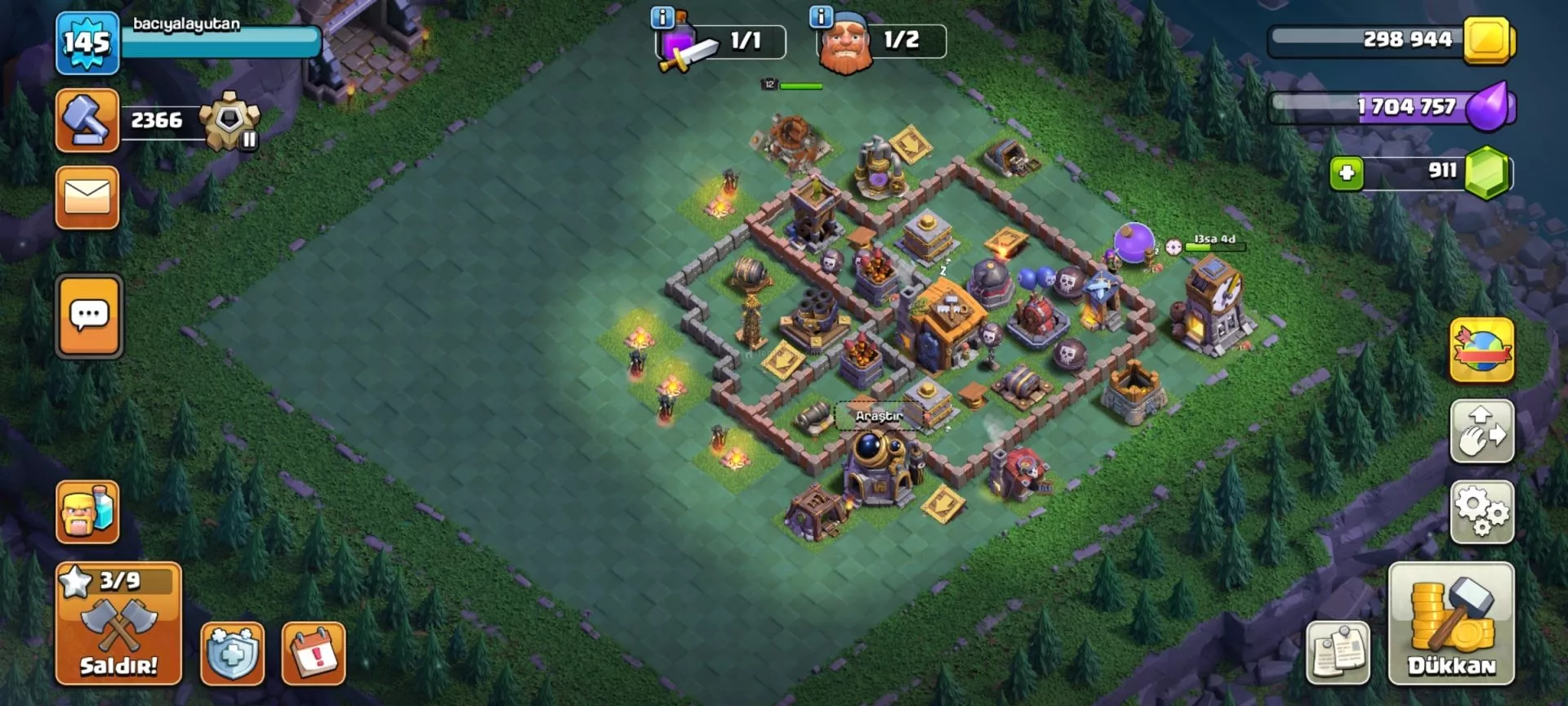The width and height of the screenshot is (1568, 706).
Task: Open the mail inbox envelope
Action: (87, 198)
